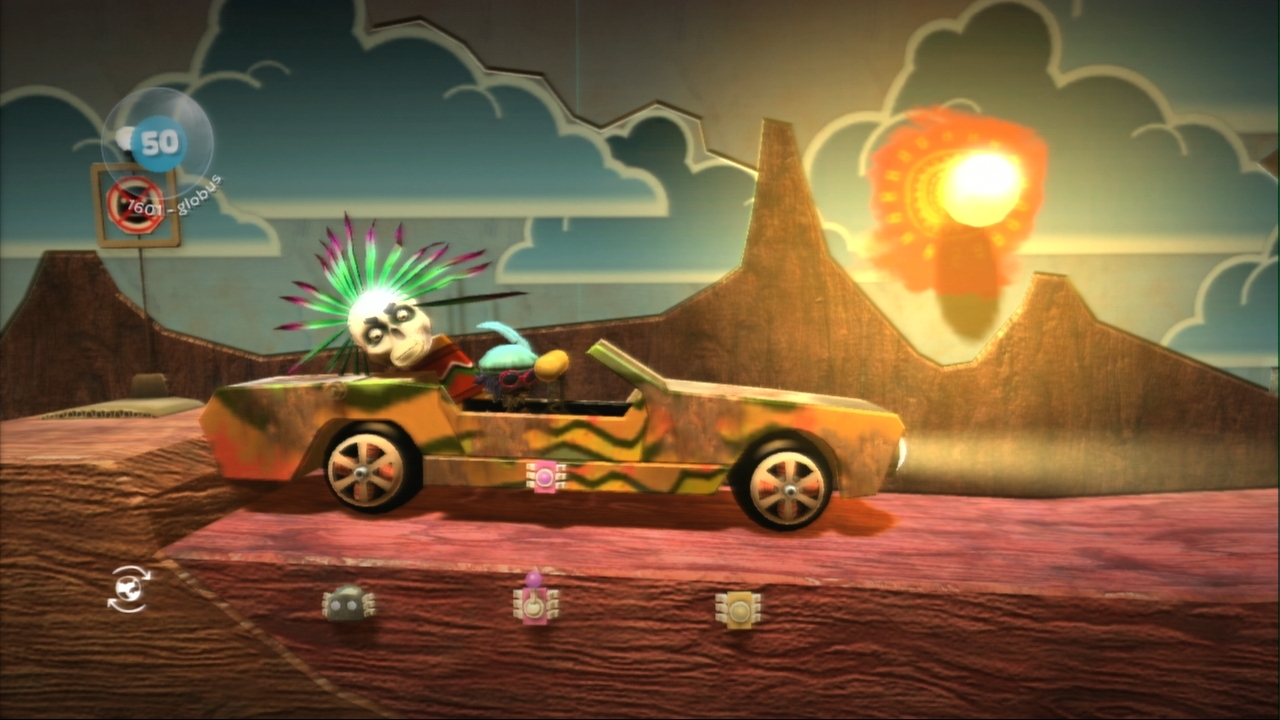
Task: Click the globe sync online status icon
Action: pos(128,589)
